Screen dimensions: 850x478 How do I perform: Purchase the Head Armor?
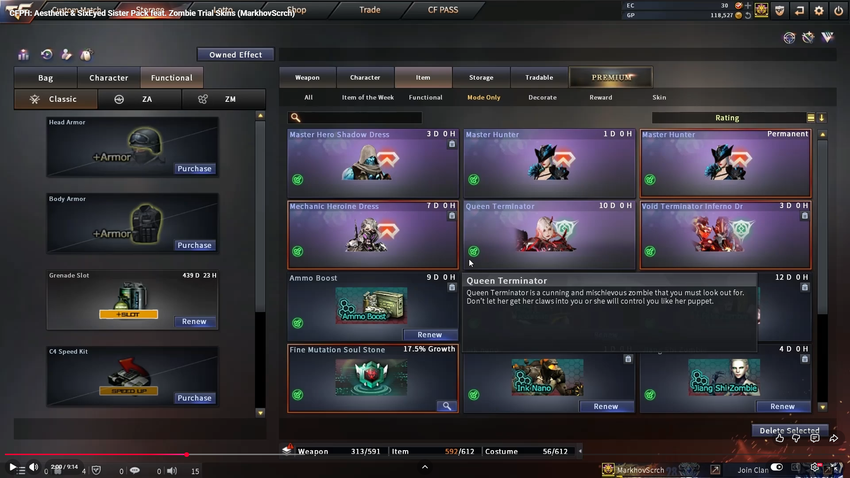click(194, 169)
